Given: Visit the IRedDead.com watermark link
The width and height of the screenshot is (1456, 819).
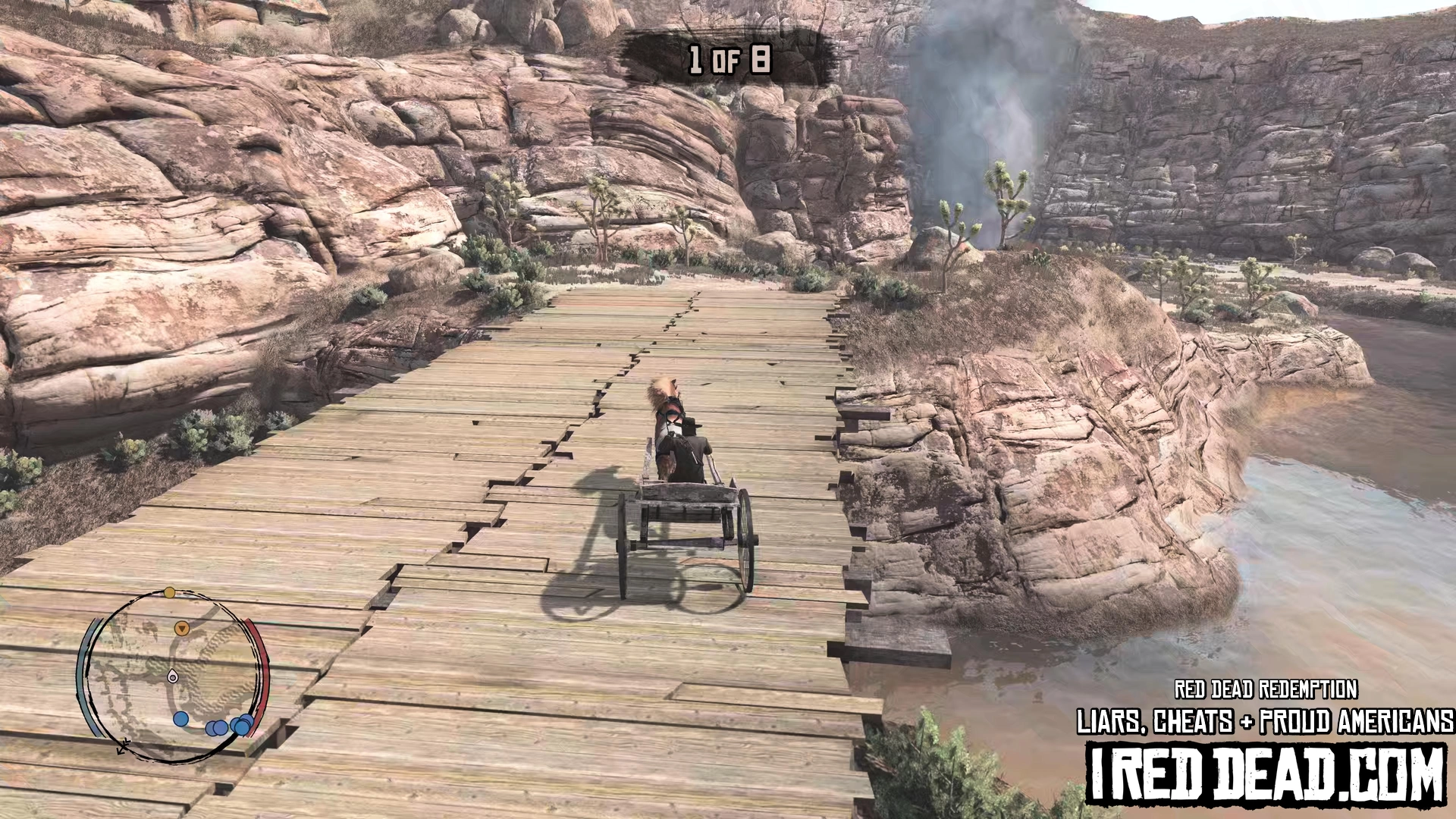Looking at the screenshot, I should pyautogui.click(x=1266, y=773).
